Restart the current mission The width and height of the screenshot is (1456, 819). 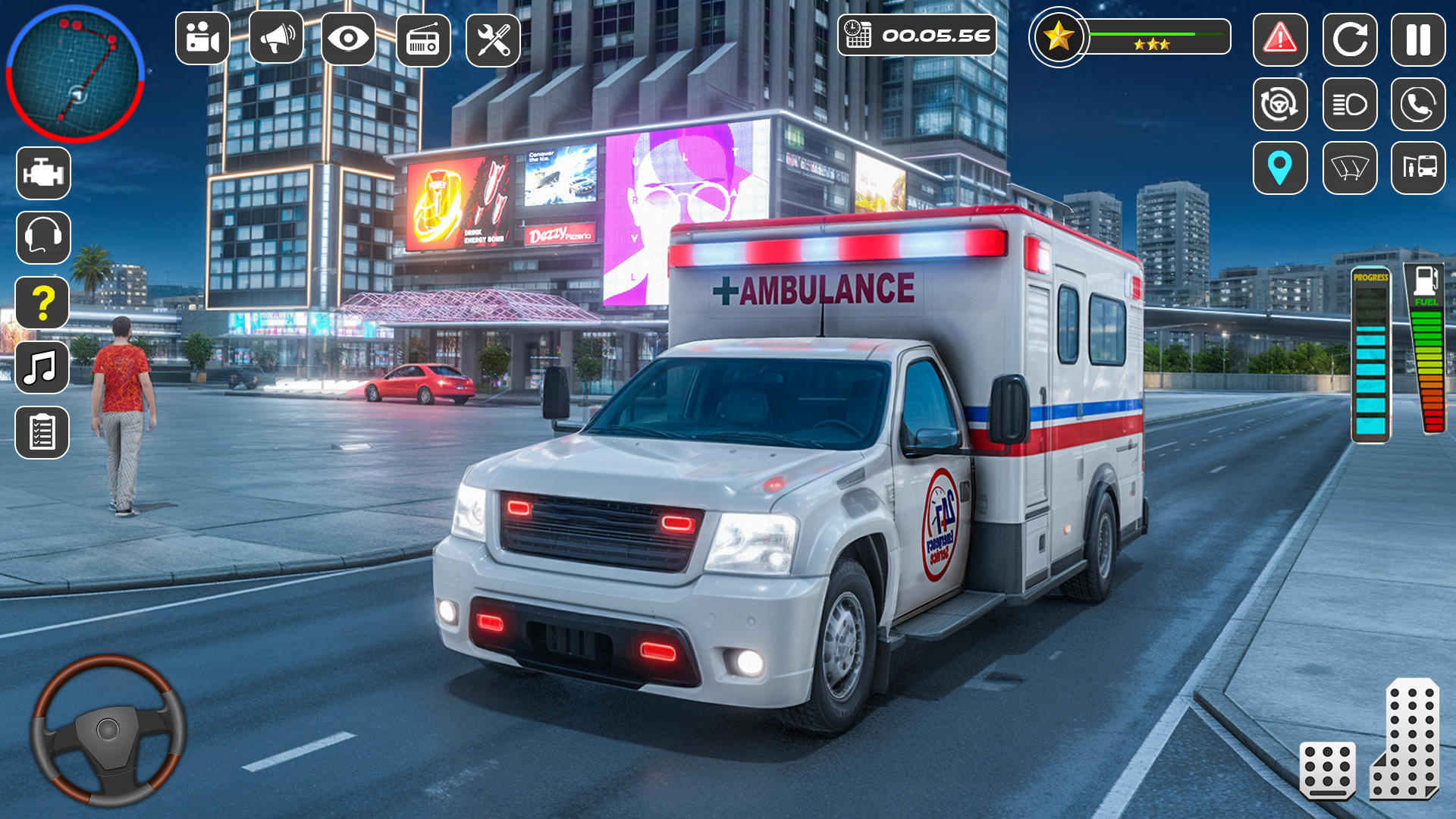[1351, 39]
